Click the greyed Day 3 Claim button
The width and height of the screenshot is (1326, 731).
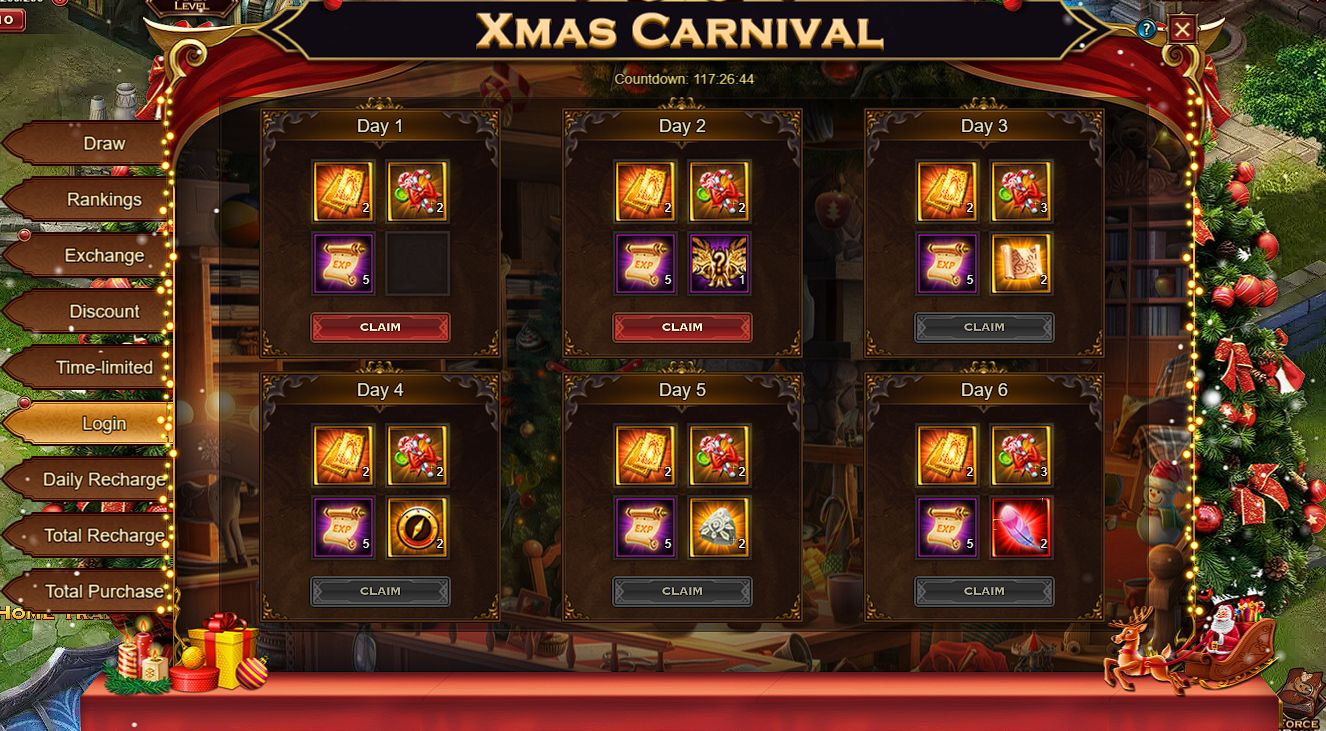[x=984, y=327]
